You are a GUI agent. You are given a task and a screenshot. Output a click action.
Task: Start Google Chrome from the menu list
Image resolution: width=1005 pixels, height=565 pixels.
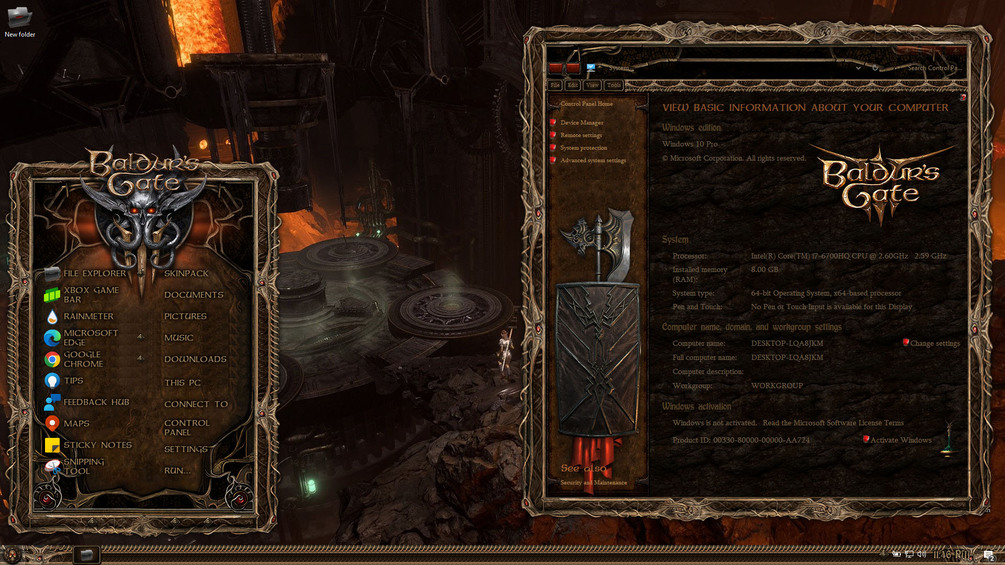(82, 359)
